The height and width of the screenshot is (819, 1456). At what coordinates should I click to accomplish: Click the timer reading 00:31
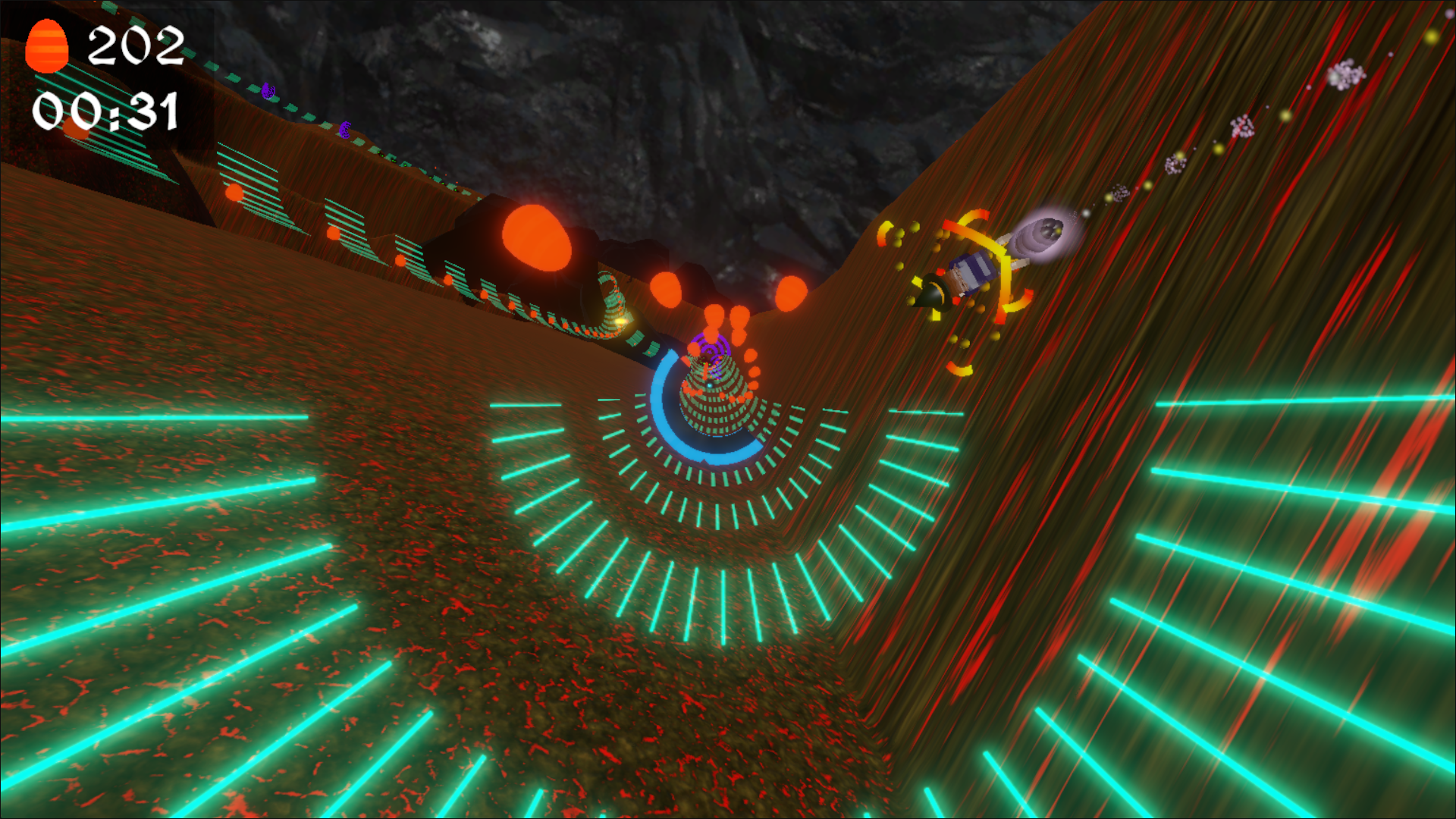point(106,110)
